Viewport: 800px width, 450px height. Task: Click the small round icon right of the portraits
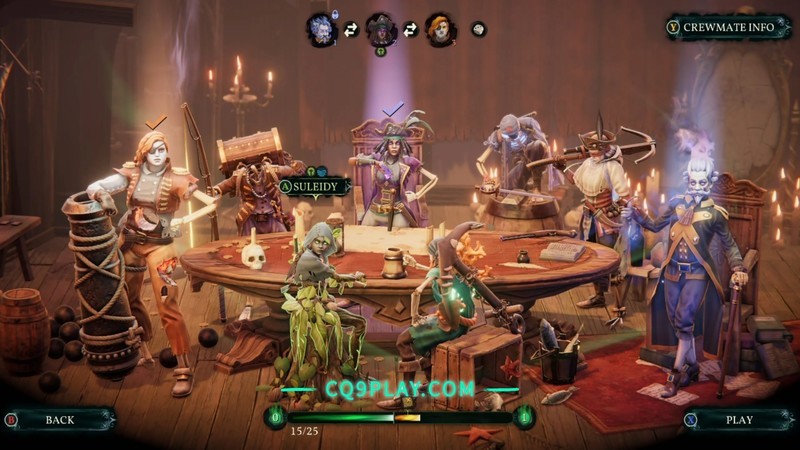479,29
